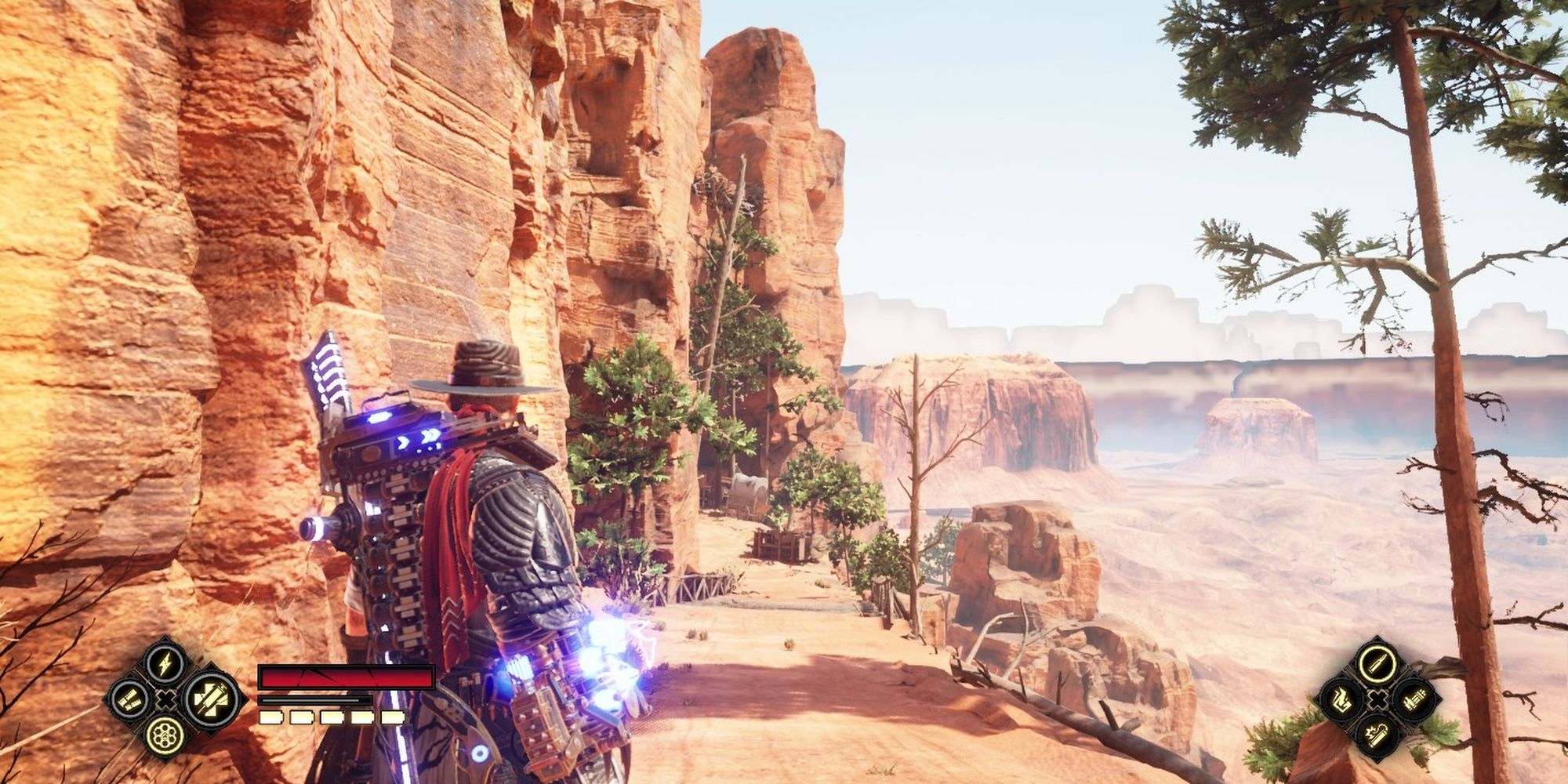1568x784 pixels.
Task: Expand the right ability selector cluster
Action: click(x=1378, y=699)
